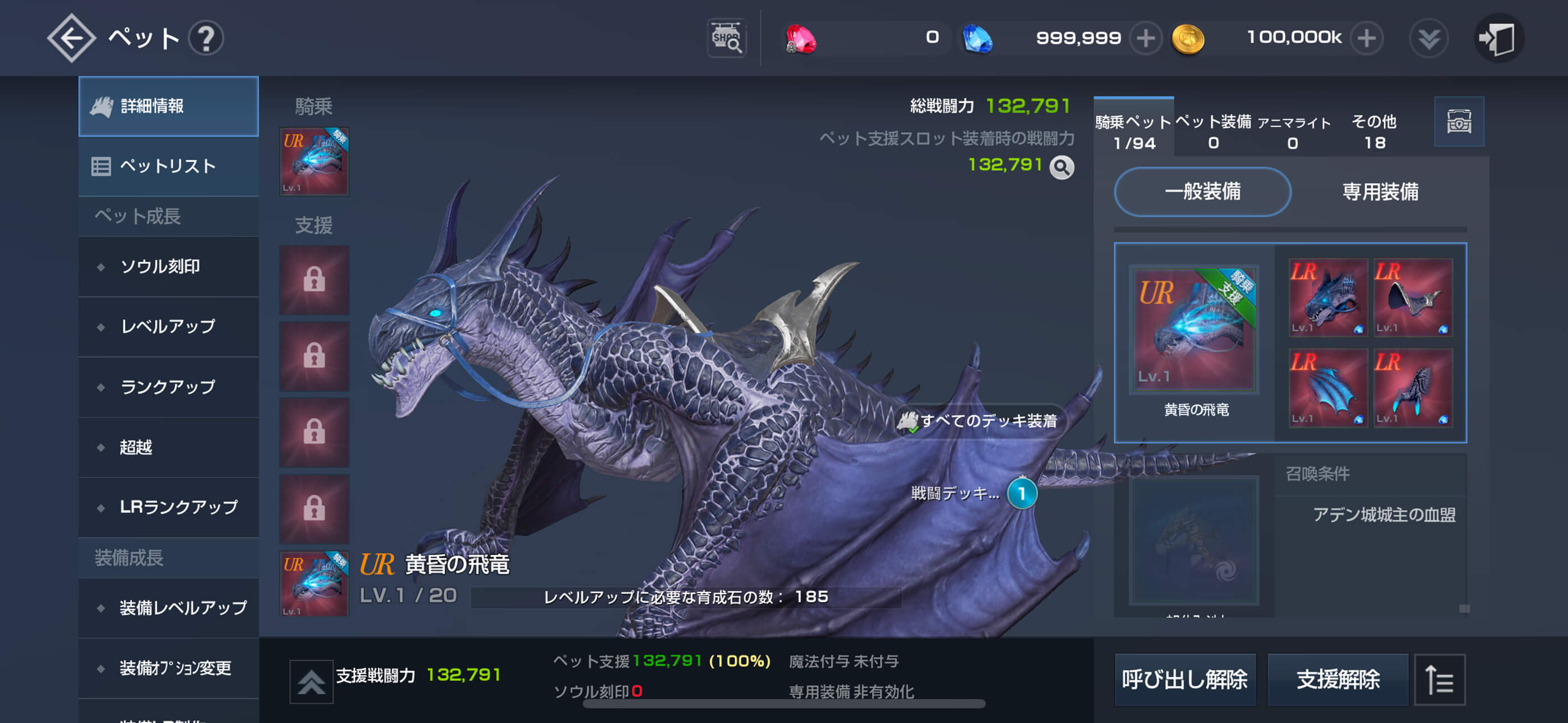The height and width of the screenshot is (723, 1568).
Task: Switch equipment view to 専用装備
Action: 1380,192
